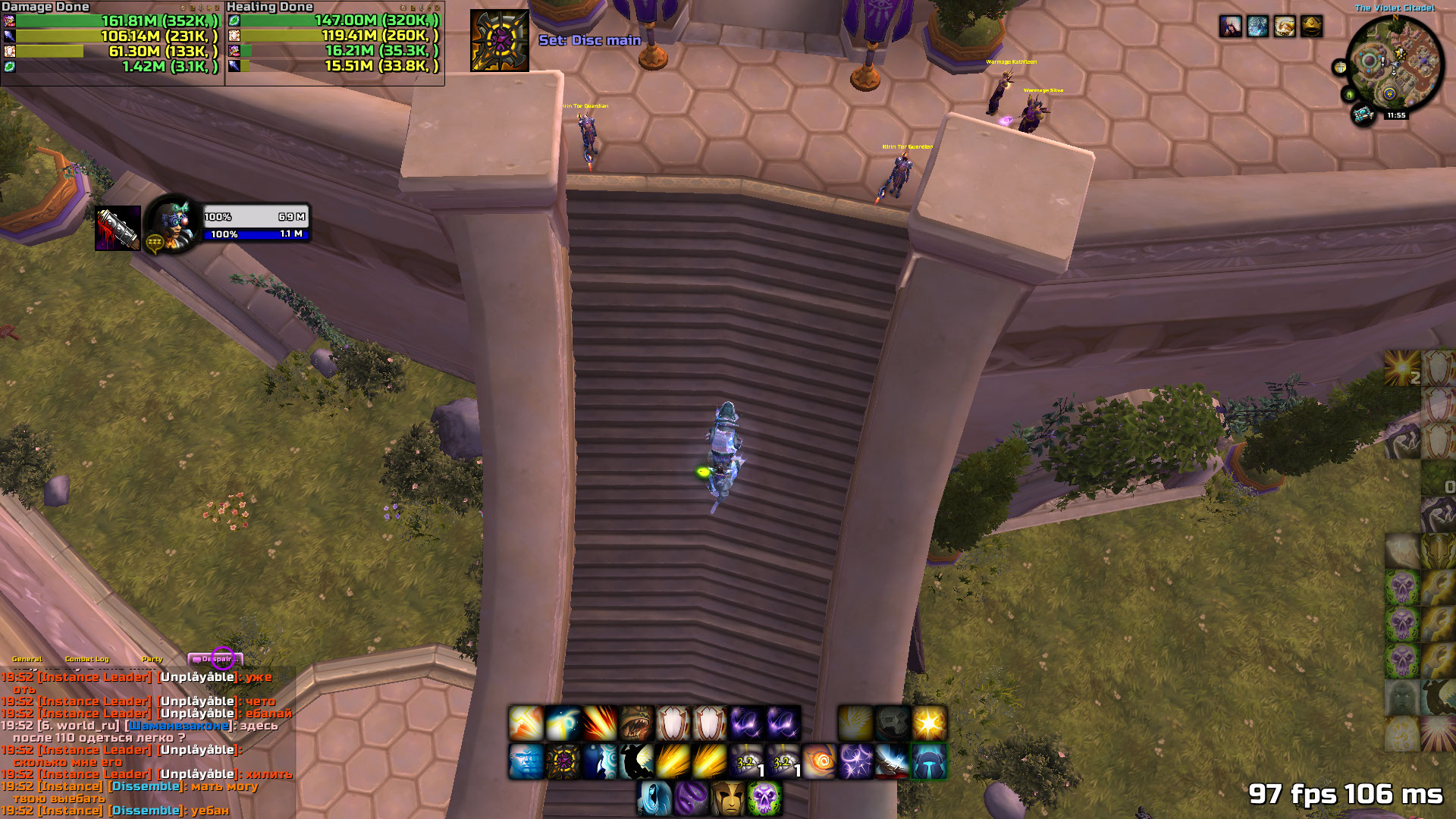The height and width of the screenshot is (819, 1456).
Task: Click the golden crown buff icon
Action: (1312, 27)
